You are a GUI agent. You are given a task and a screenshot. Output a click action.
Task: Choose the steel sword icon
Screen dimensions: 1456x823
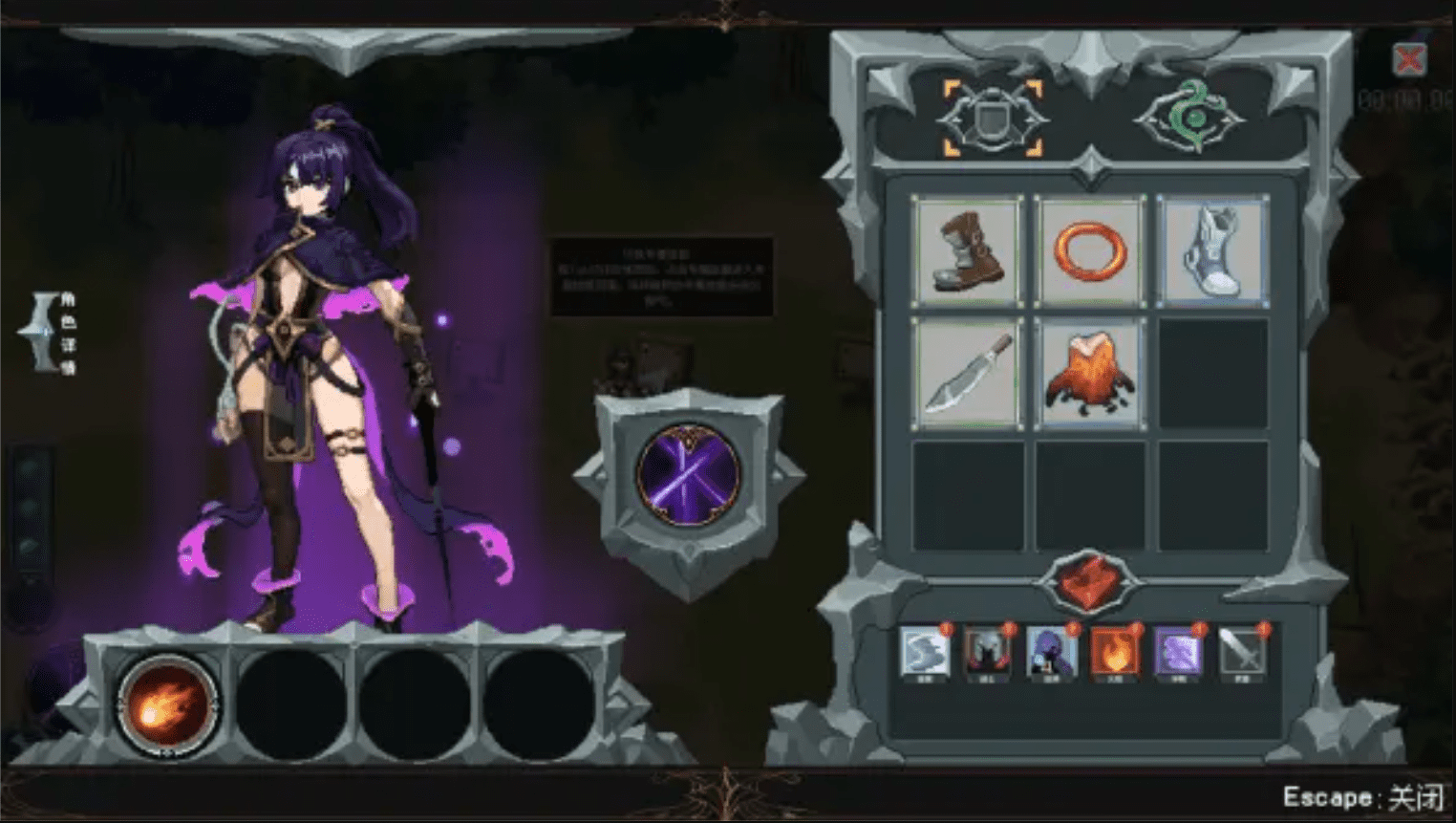pos(1242,653)
